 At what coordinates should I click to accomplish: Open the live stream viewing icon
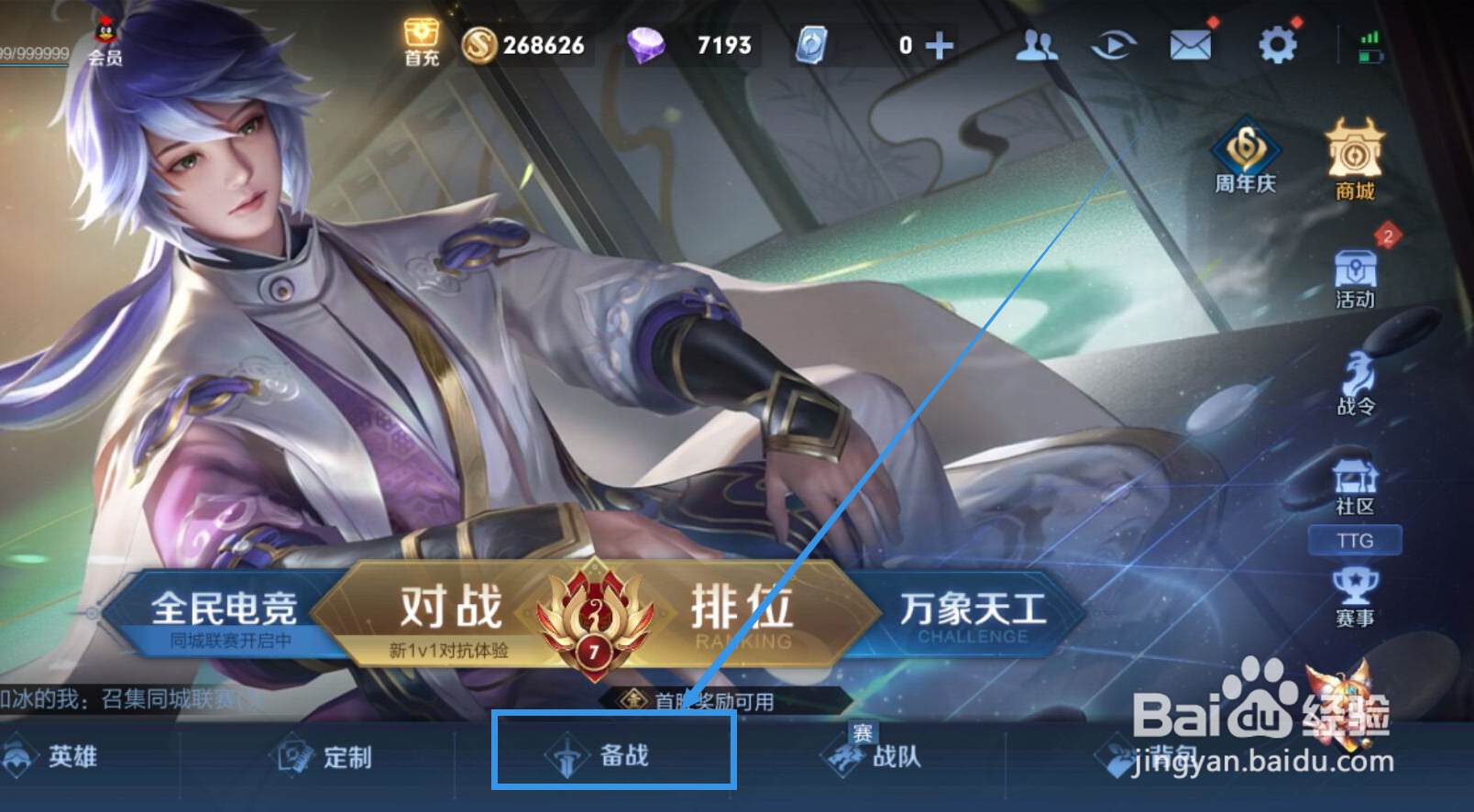pyautogui.click(x=1113, y=43)
